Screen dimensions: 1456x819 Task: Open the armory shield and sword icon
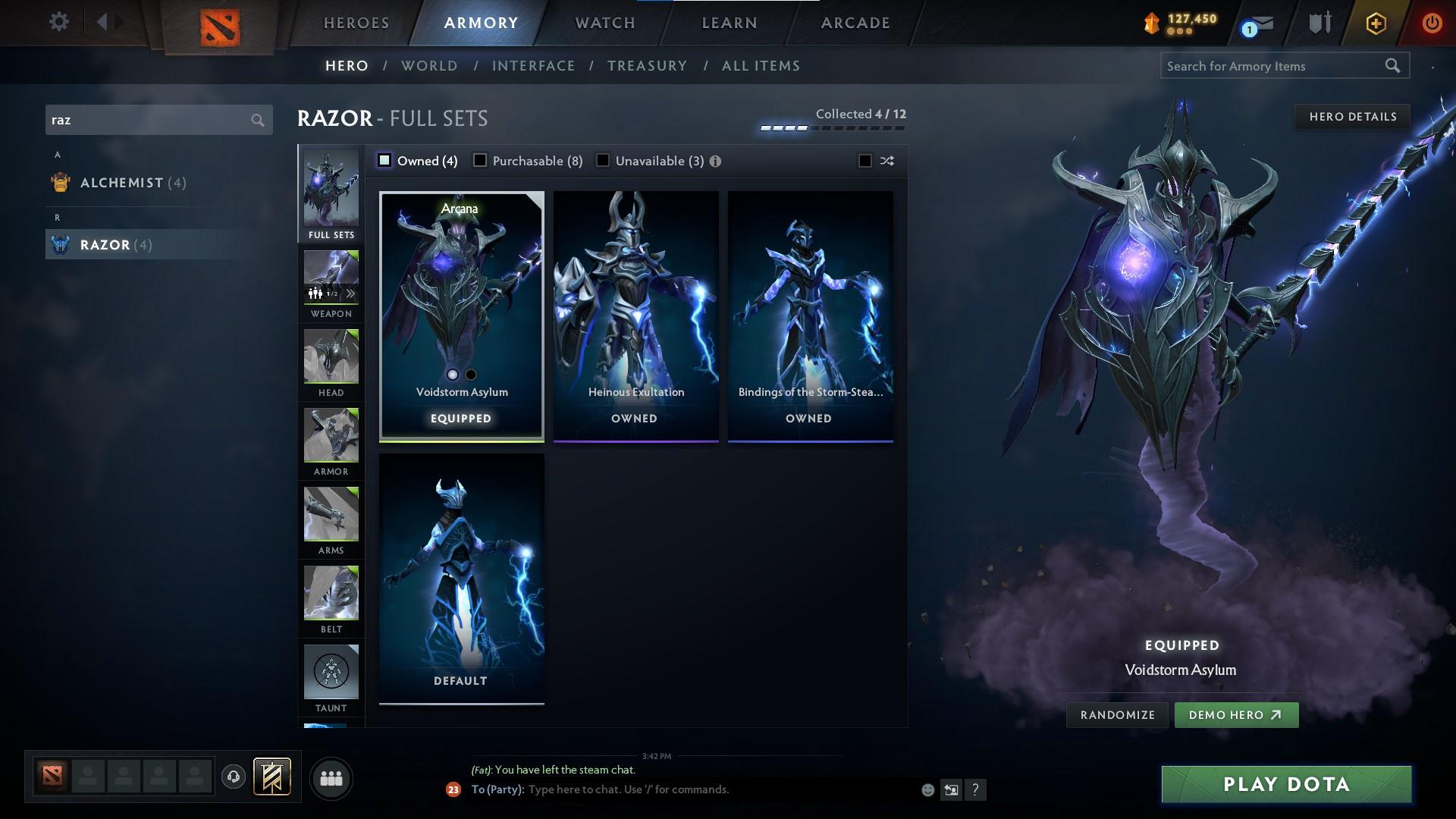pos(1318,23)
